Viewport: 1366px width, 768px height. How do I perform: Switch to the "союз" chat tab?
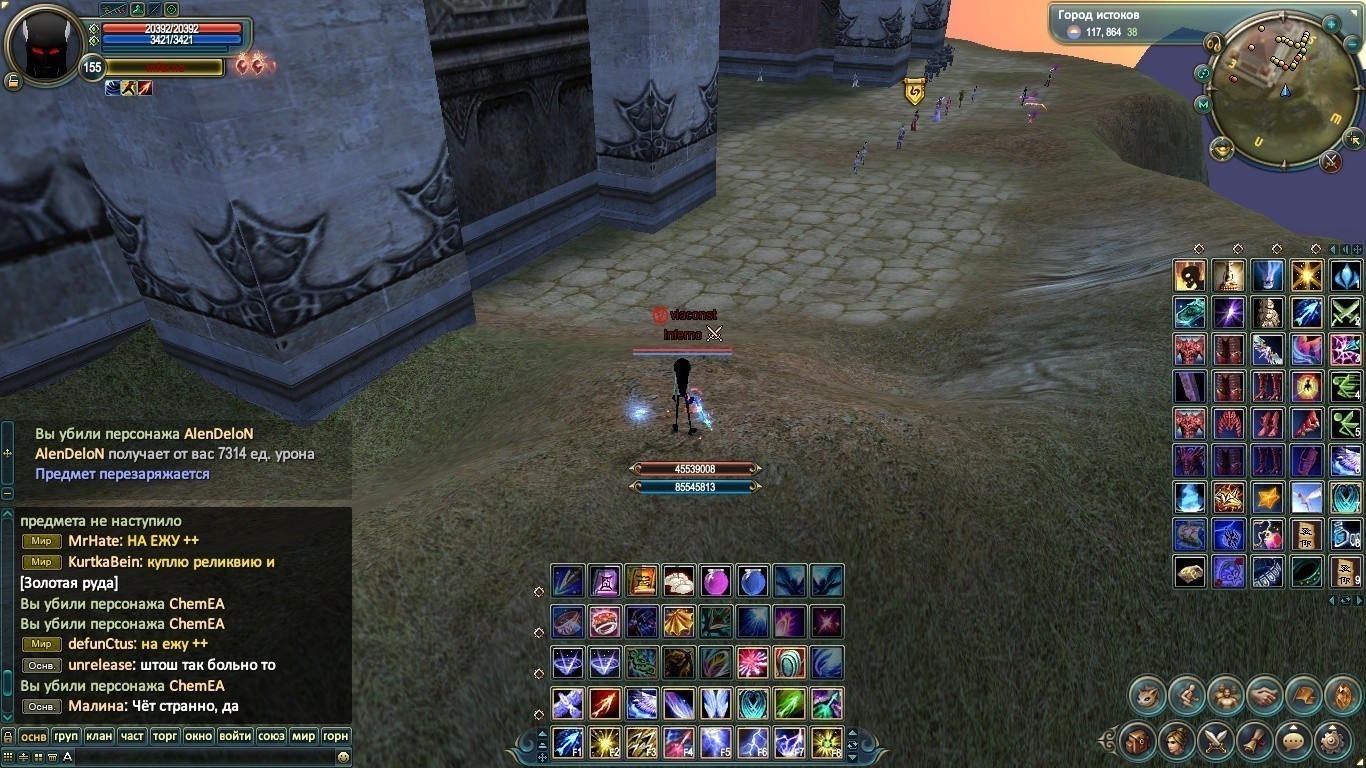(271, 736)
